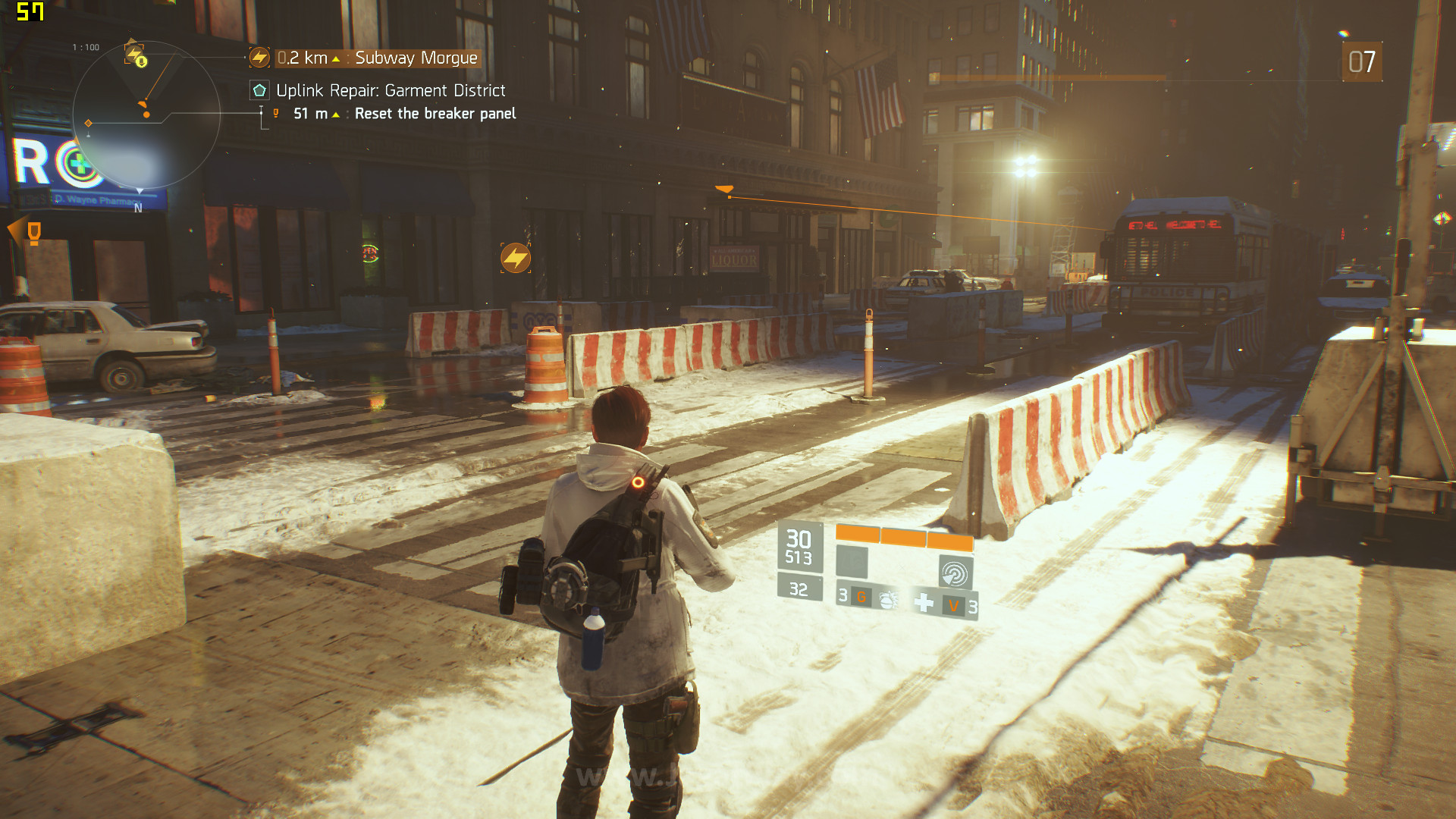Viewport: 1456px width, 819px height.
Task: Select the Reset the breaker panel sub-objective
Action: 435,114
